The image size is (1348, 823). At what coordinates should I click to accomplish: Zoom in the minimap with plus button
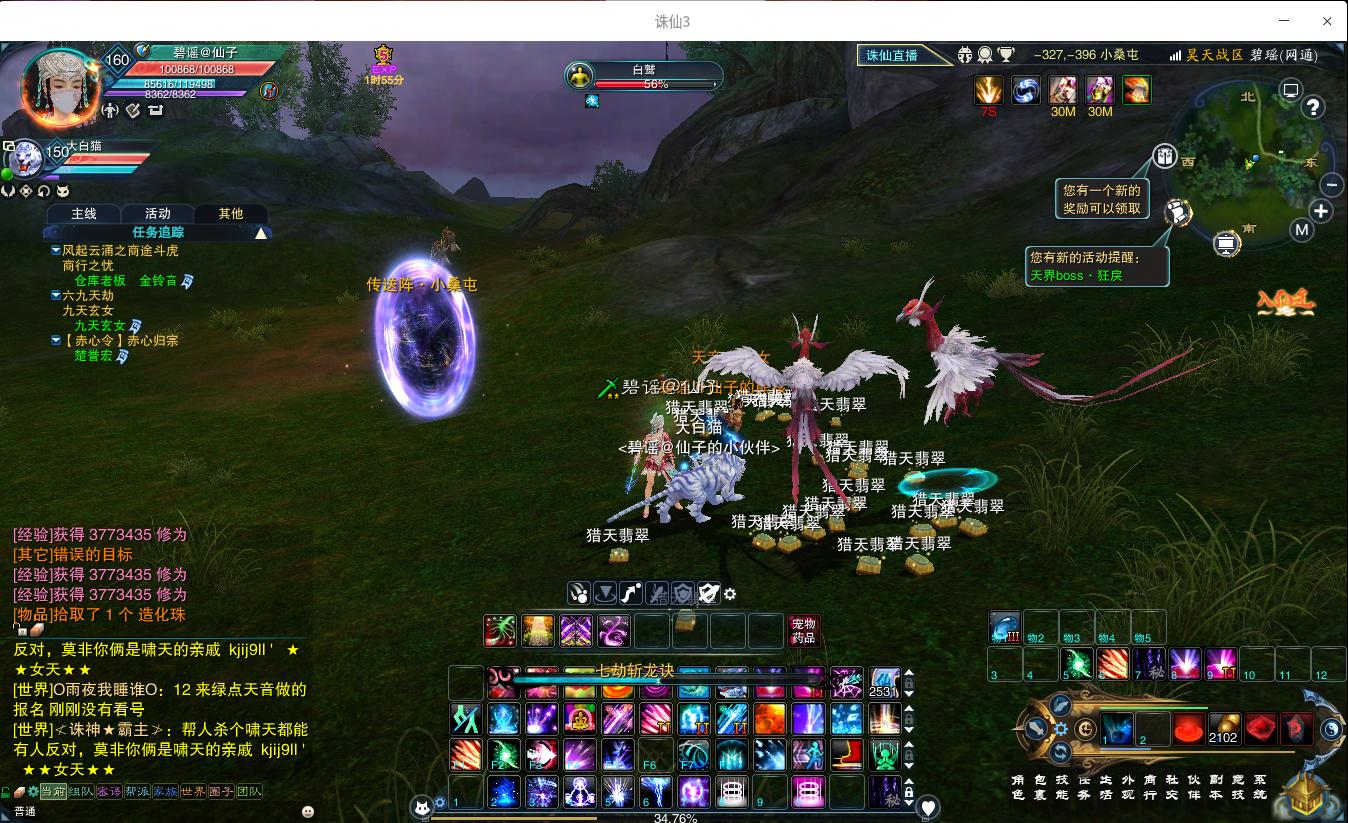(x=1321, y=211)
